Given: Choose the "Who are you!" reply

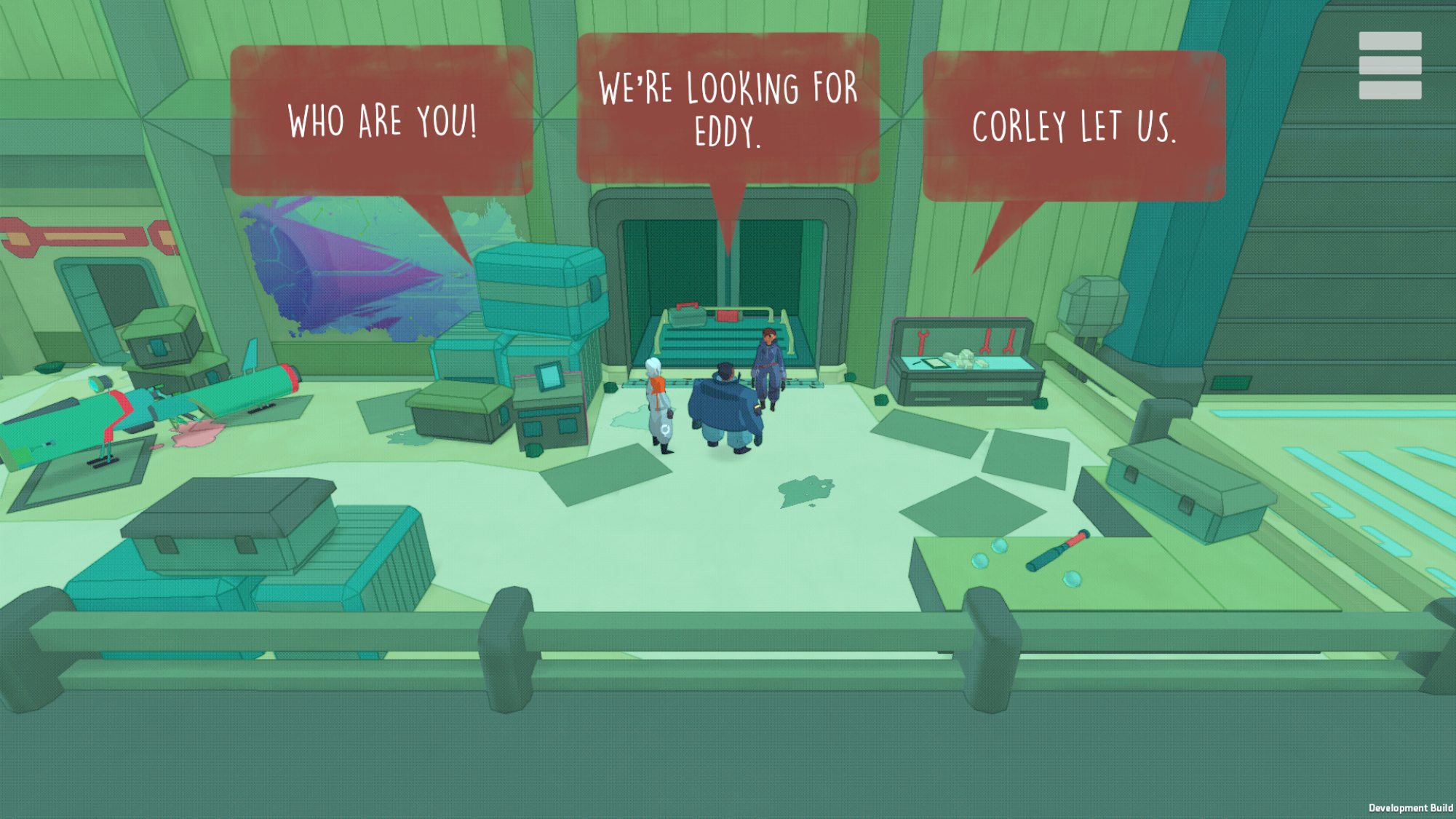Looking at the screenshot, I should click(382, 121).
